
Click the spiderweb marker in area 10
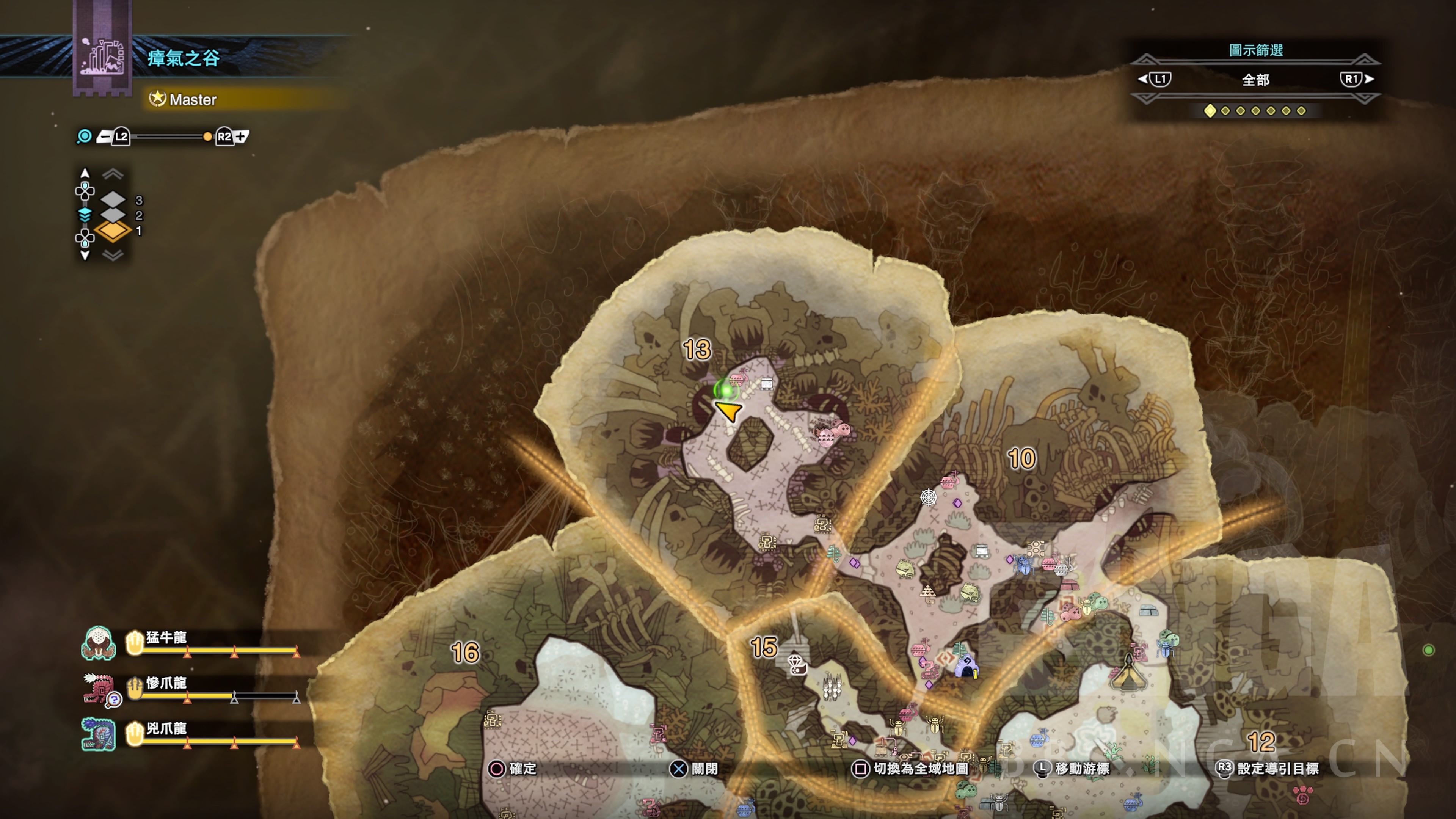[x=929, y=497]
